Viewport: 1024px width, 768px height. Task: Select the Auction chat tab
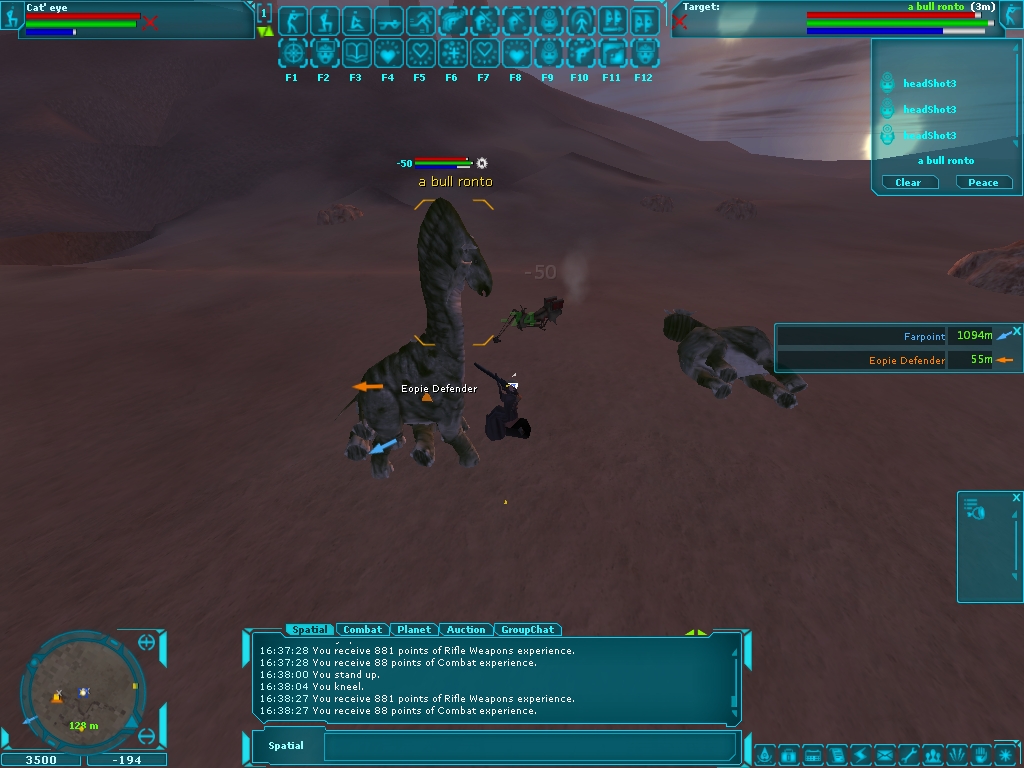click(x=466, y=630)
